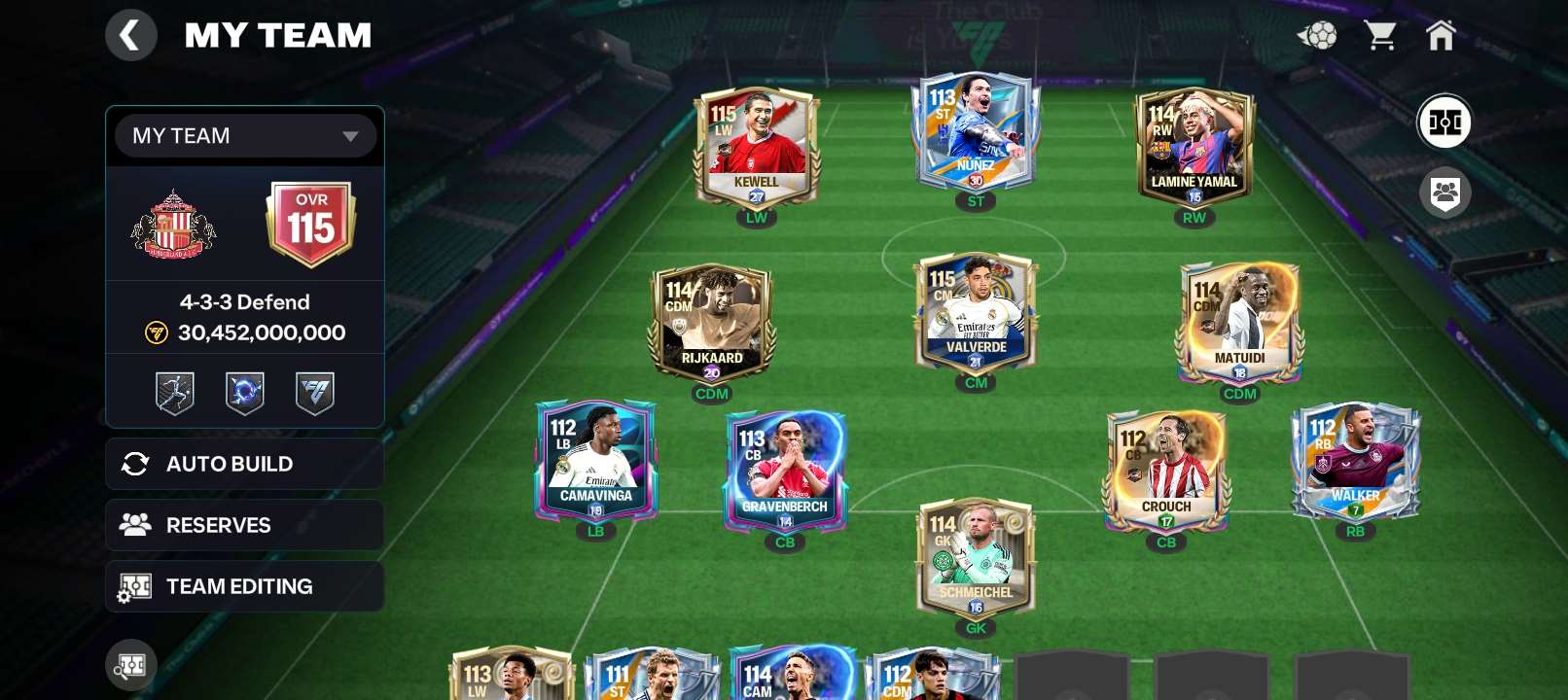The image size is (1568, 700).
Task: Click the pitch search icon at bottom left
Action: (x=131, y=665)
